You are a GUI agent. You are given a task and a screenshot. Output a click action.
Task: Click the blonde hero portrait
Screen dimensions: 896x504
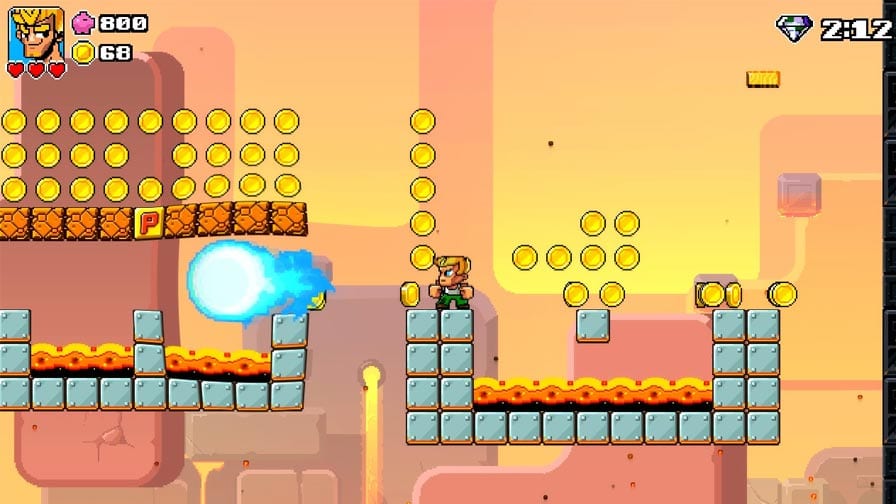point(36,34)
